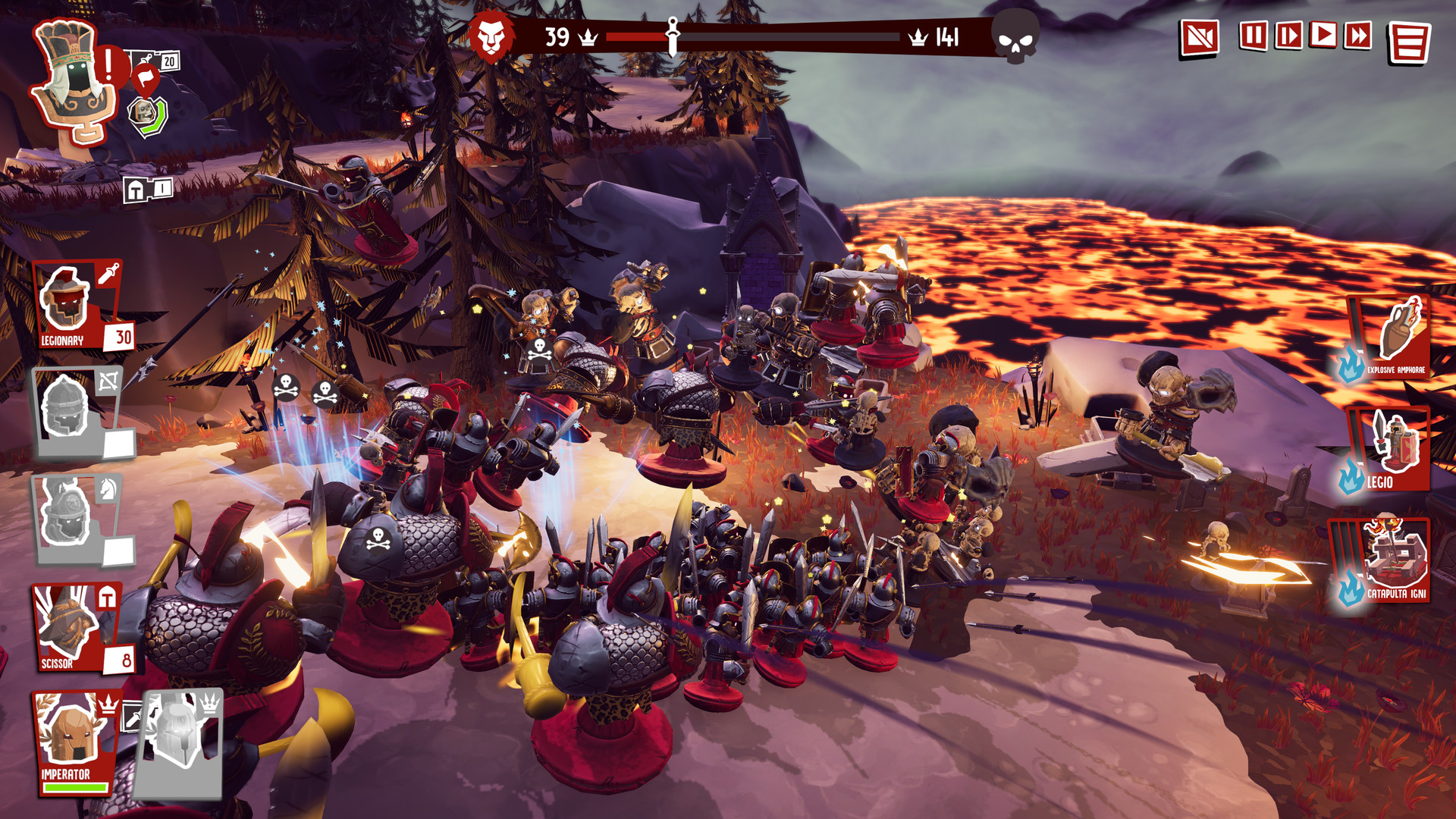Screen dimensions: 1456x819
Task: Click the sword marker on the battle progress bar
Action: pos(672,33)
